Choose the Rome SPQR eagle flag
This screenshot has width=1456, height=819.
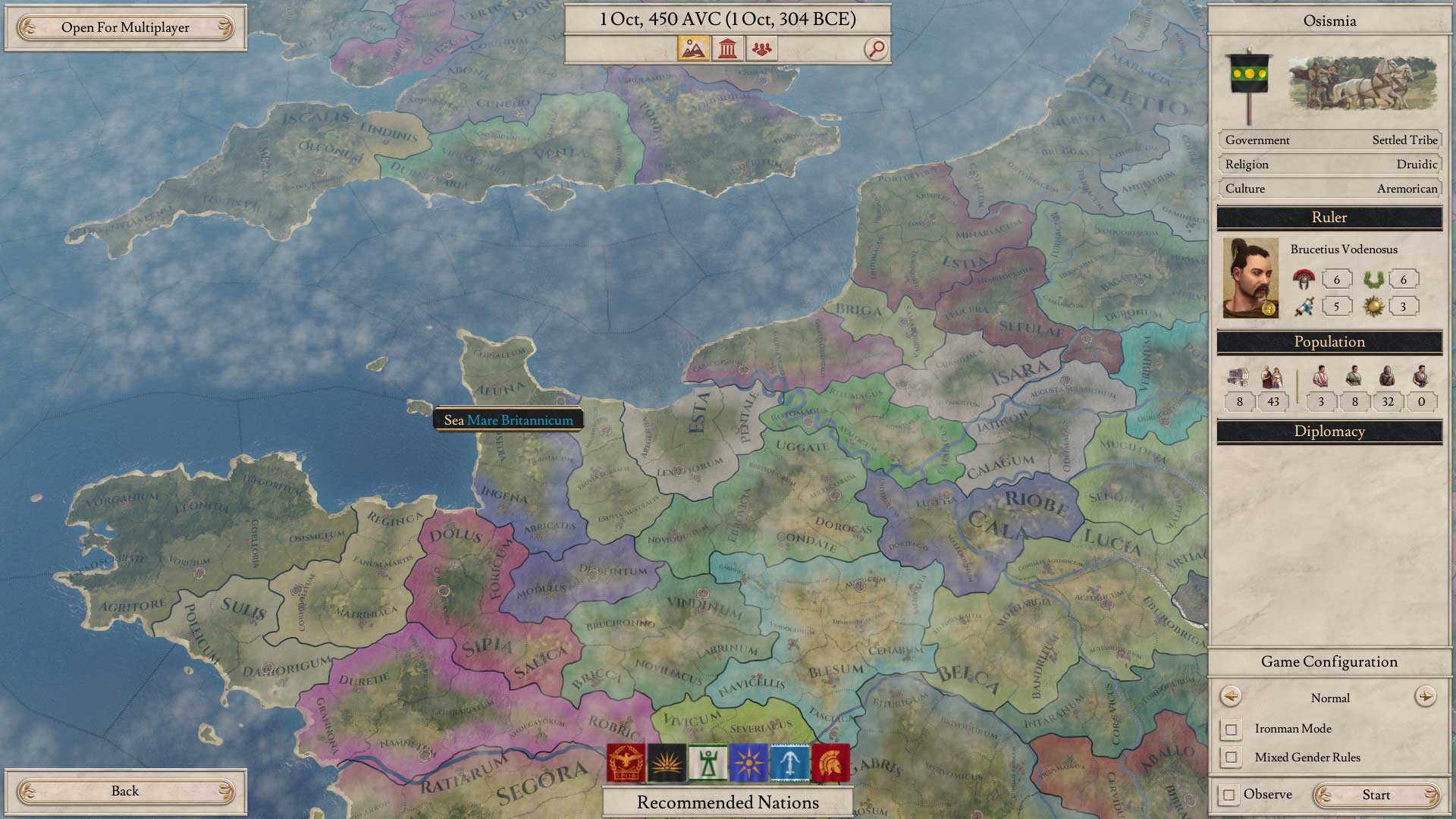[x=626, y=762]
